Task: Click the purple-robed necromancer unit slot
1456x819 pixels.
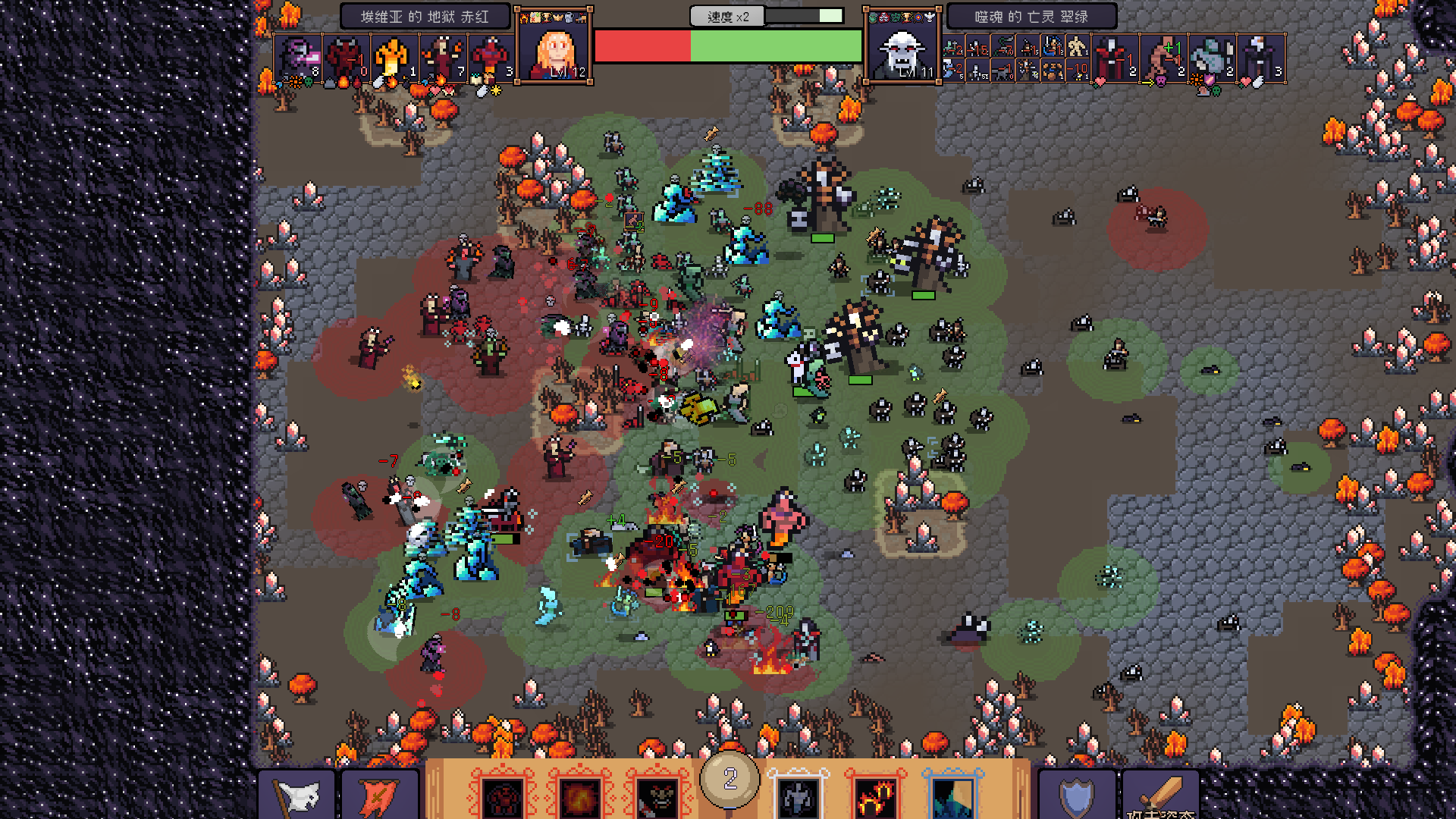Action: [x=1260, y=58]
